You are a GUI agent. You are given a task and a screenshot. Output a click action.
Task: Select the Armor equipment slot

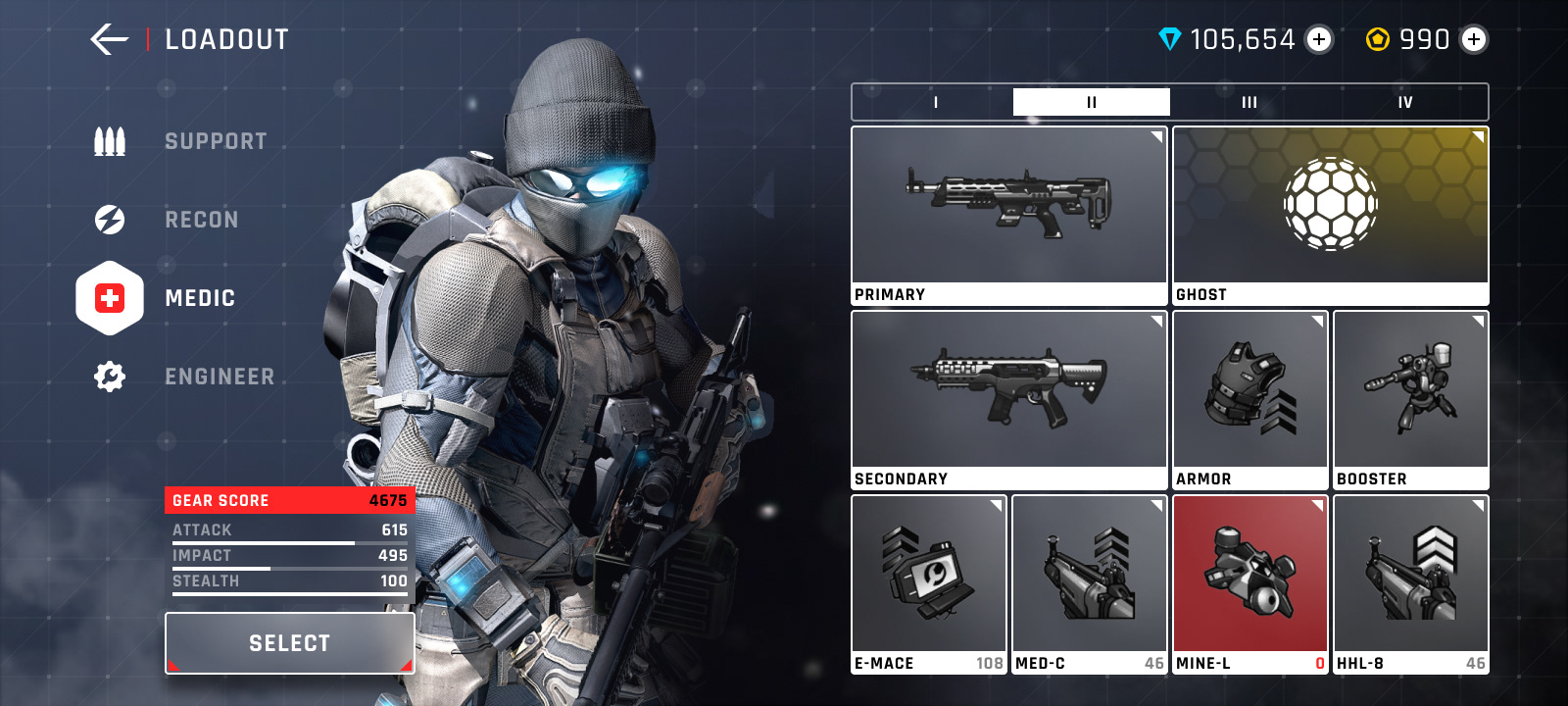[1249, 399]
